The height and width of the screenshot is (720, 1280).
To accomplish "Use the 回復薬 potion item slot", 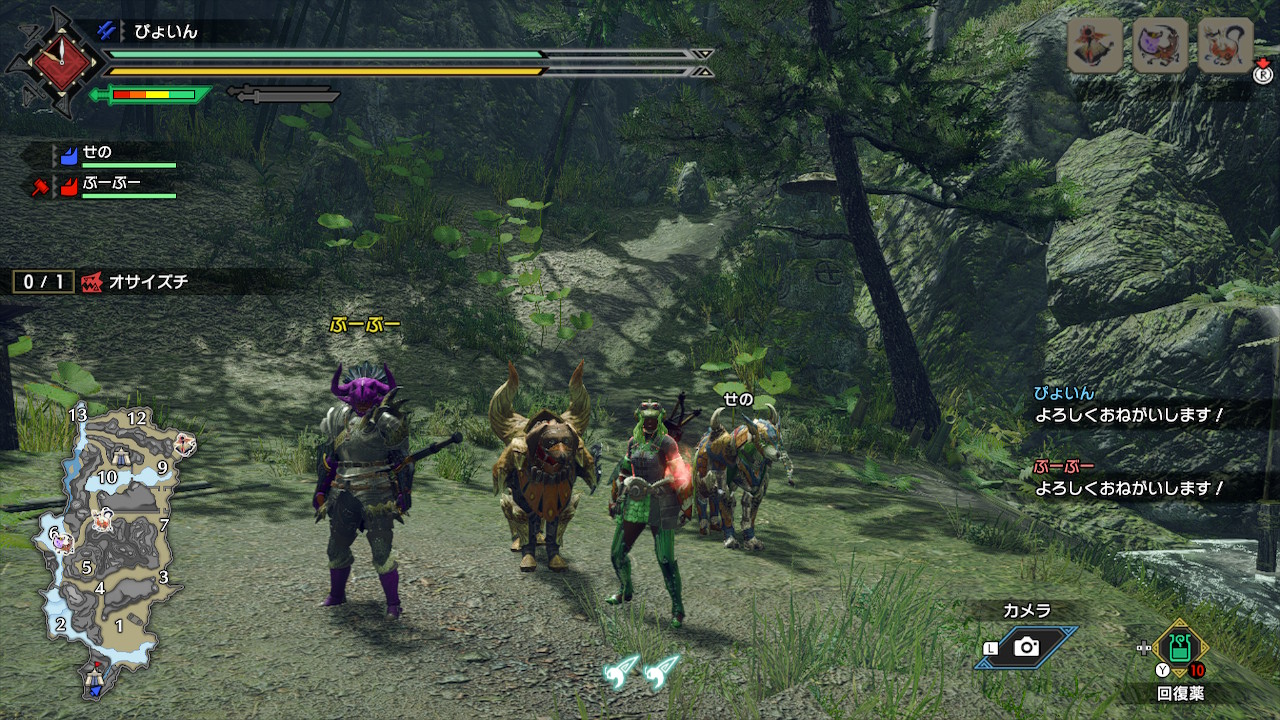I will (x=1179, y=647).
